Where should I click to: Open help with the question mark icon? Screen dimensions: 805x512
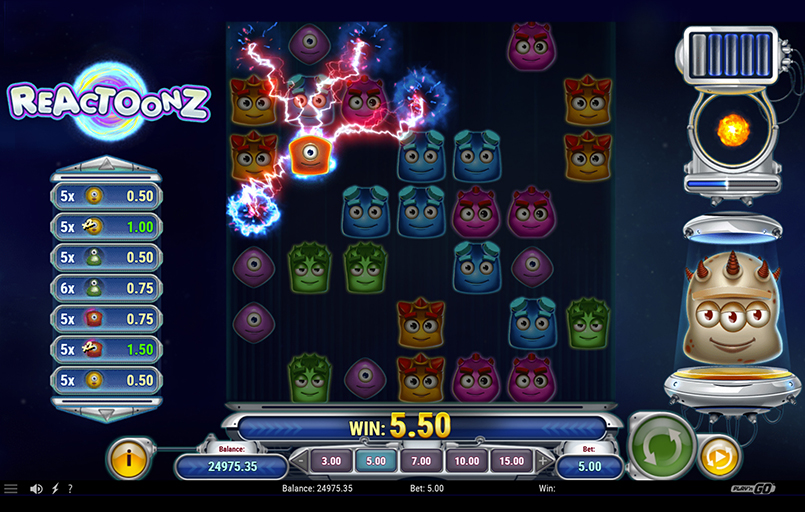pyautogui.click(x=69, y=489)
